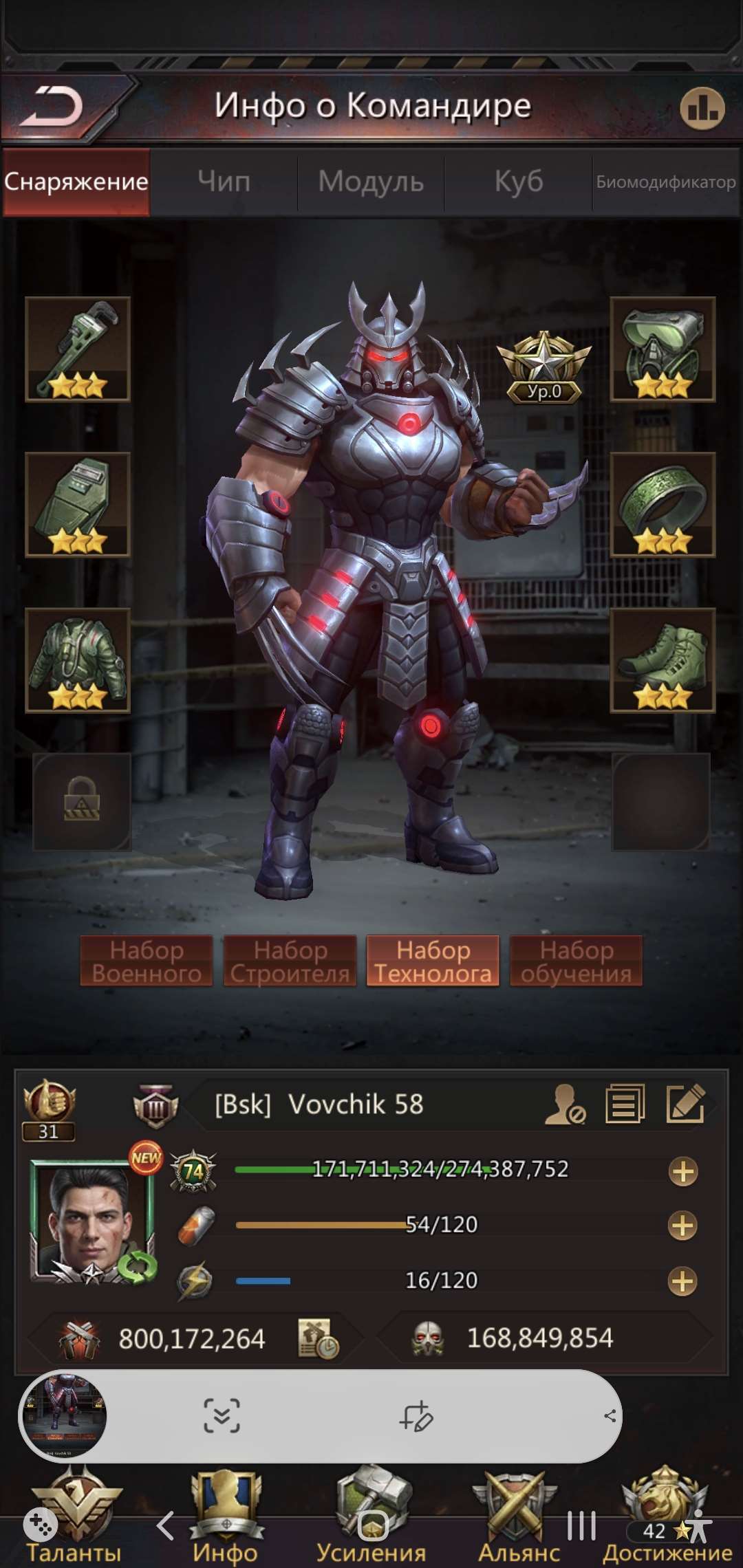Screen dimensions: 743x1568
Task: Choose the Набор Строителя preset
Action: point(290,961)
